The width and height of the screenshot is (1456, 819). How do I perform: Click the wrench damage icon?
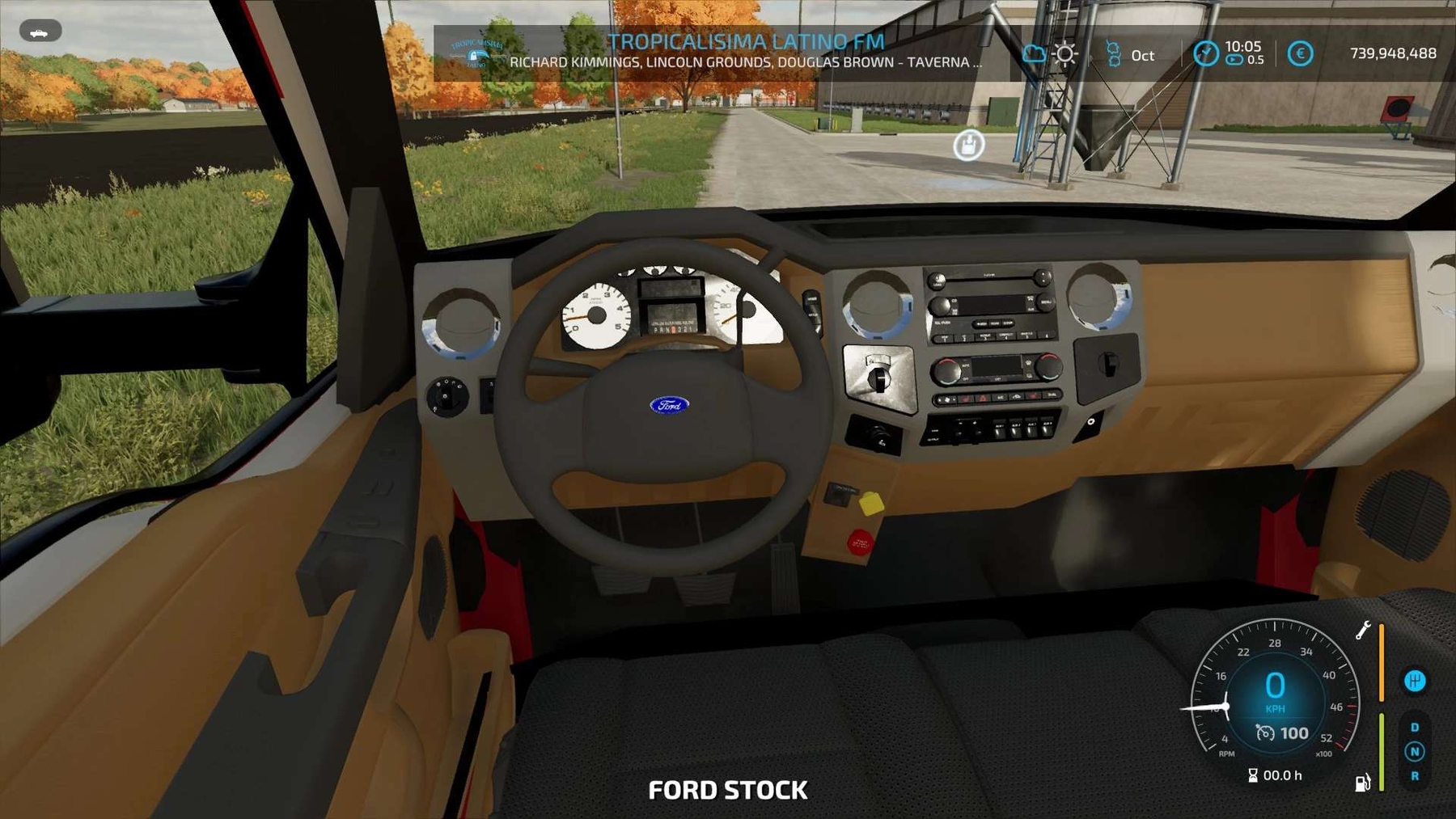tap(1363, 630)
